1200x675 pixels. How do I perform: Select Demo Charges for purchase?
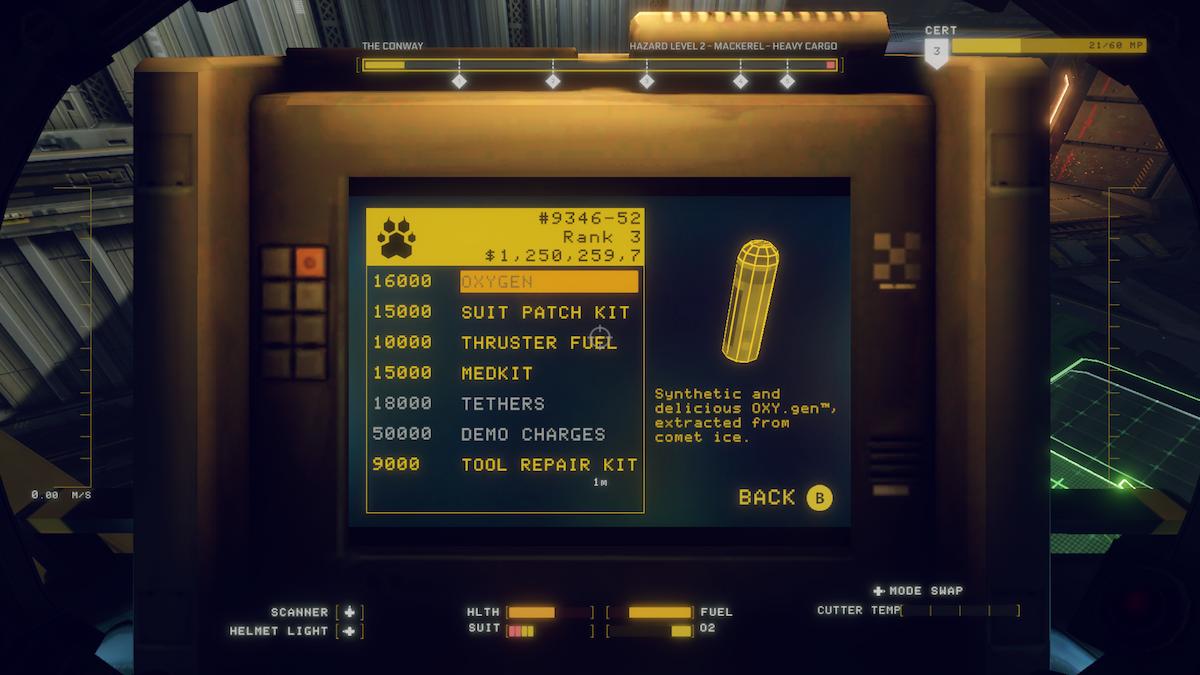[533, 434]
